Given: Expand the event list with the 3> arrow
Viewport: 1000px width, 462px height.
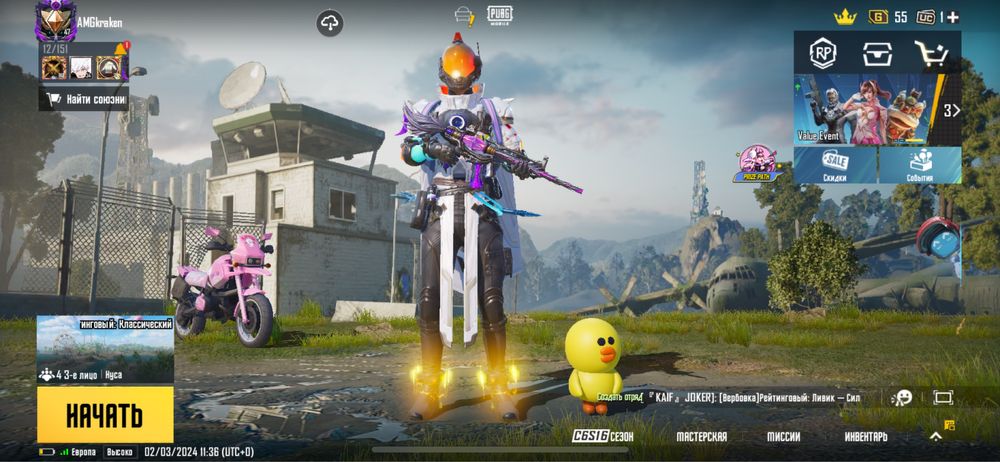Looking at the screenshot, I should coord(951,110).
